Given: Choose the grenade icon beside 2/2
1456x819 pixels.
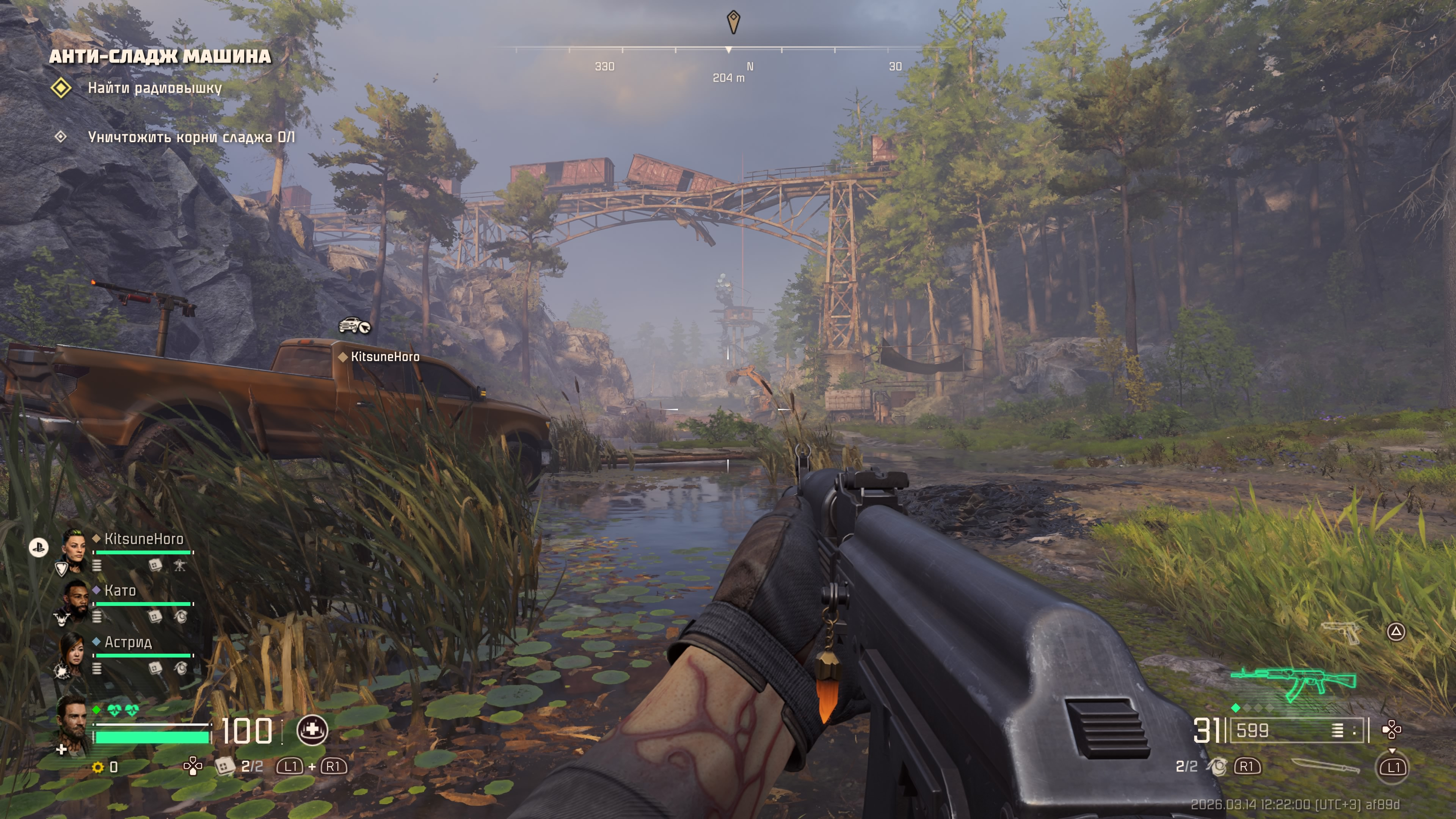Looking at the screenshot, I should tap(1218, 766).
